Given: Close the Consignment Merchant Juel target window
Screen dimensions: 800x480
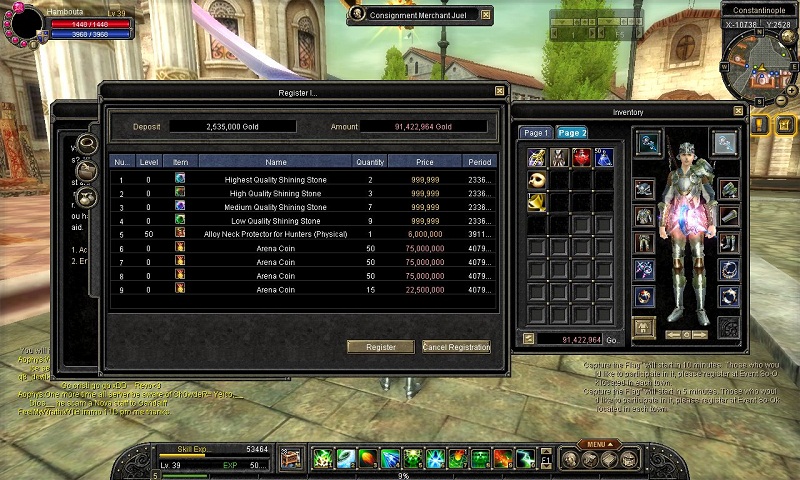Looking at the screenshot, I should (486, 15).
